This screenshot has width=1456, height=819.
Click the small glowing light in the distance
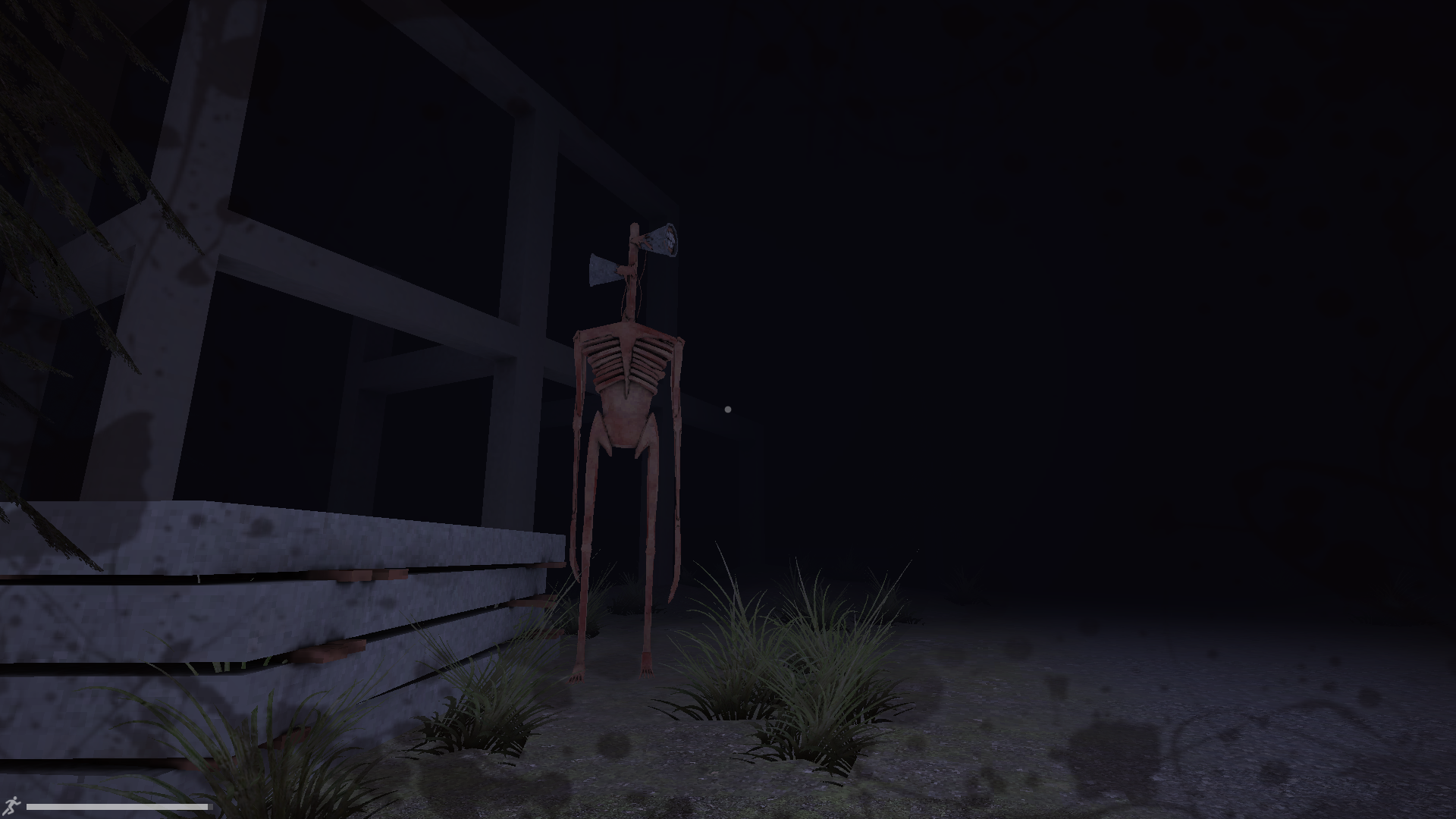[x=729, y=408]
